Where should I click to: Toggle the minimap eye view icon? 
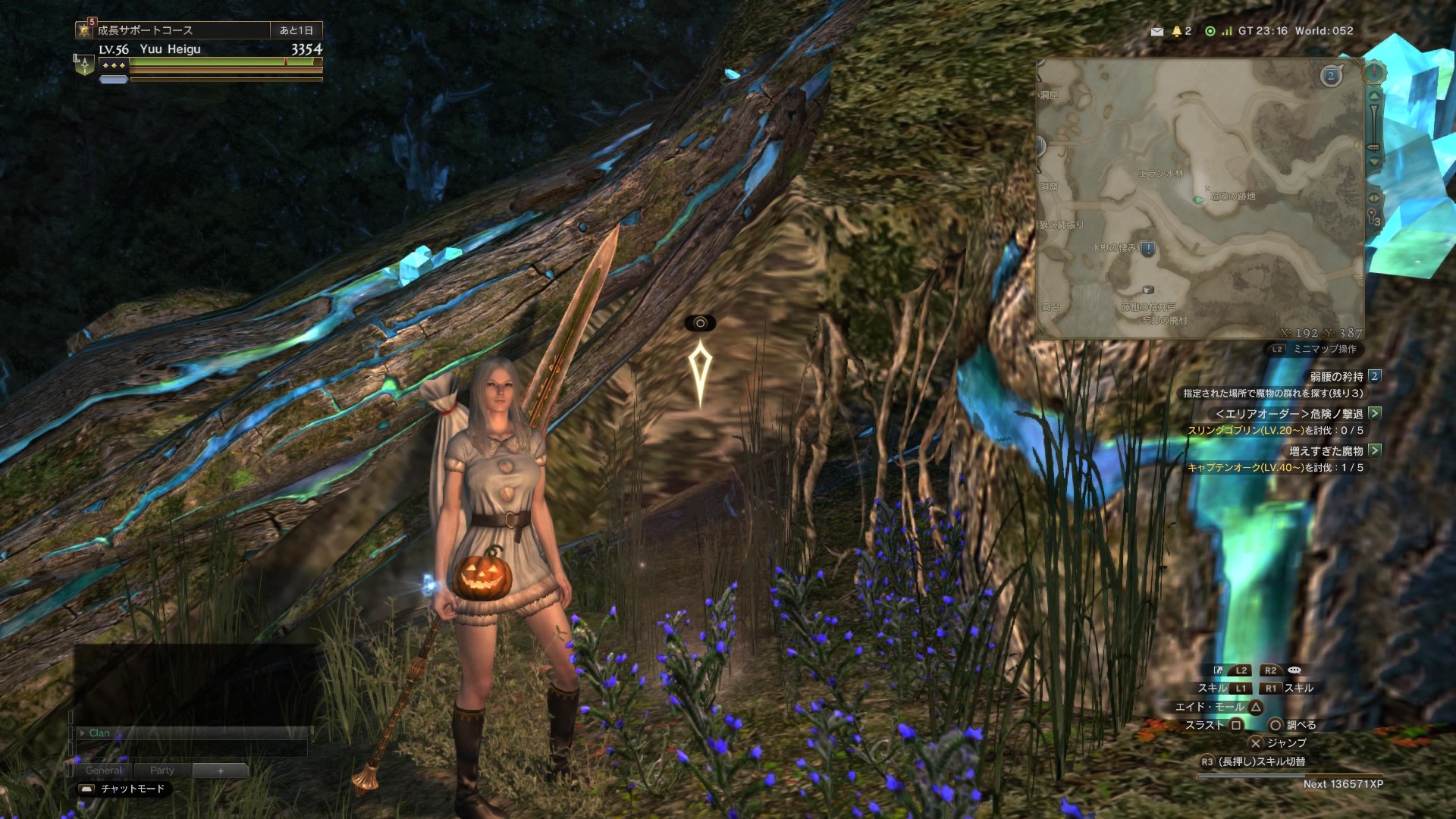tap(1373, 198)
